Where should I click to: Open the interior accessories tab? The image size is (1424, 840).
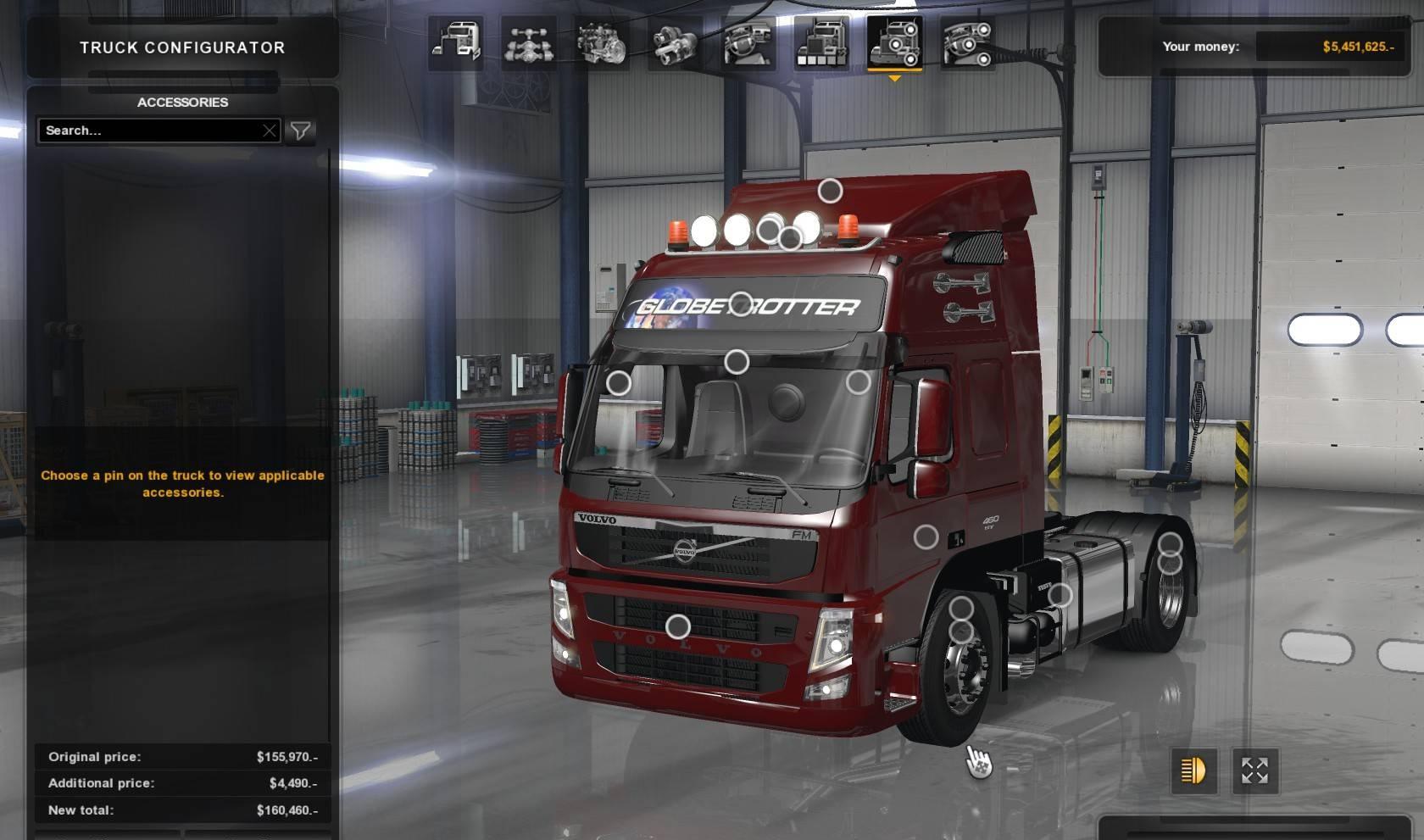[x=967, y=42]
